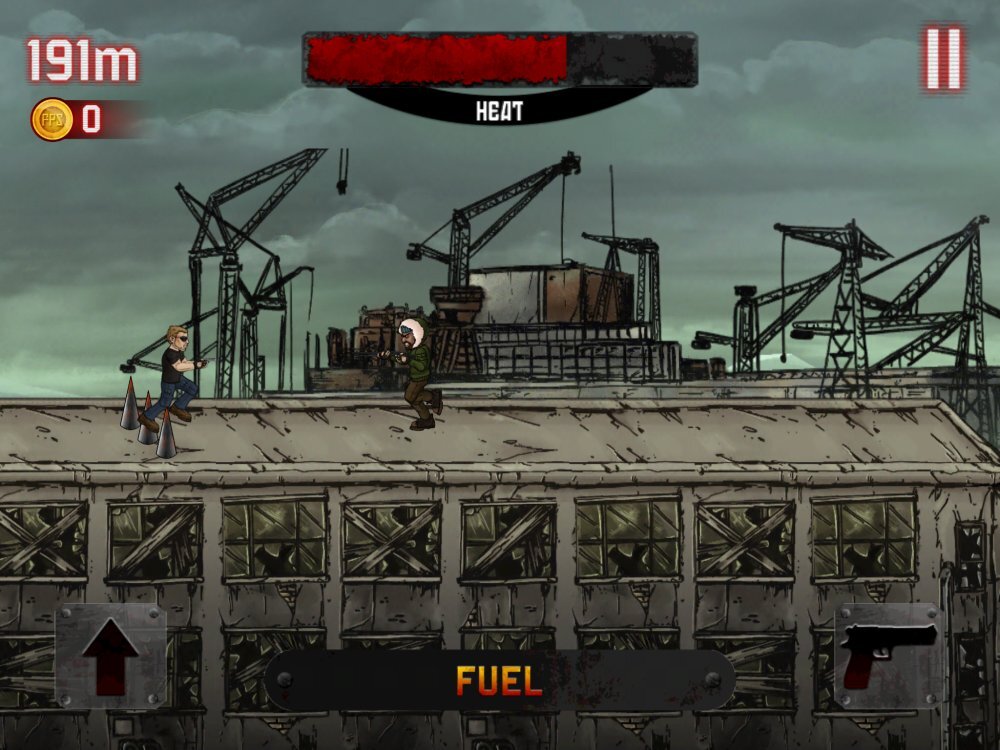1000x750 pixels.
Task: Fire using the pistol button
Action: pyautogui.click(x=888, y=656)
